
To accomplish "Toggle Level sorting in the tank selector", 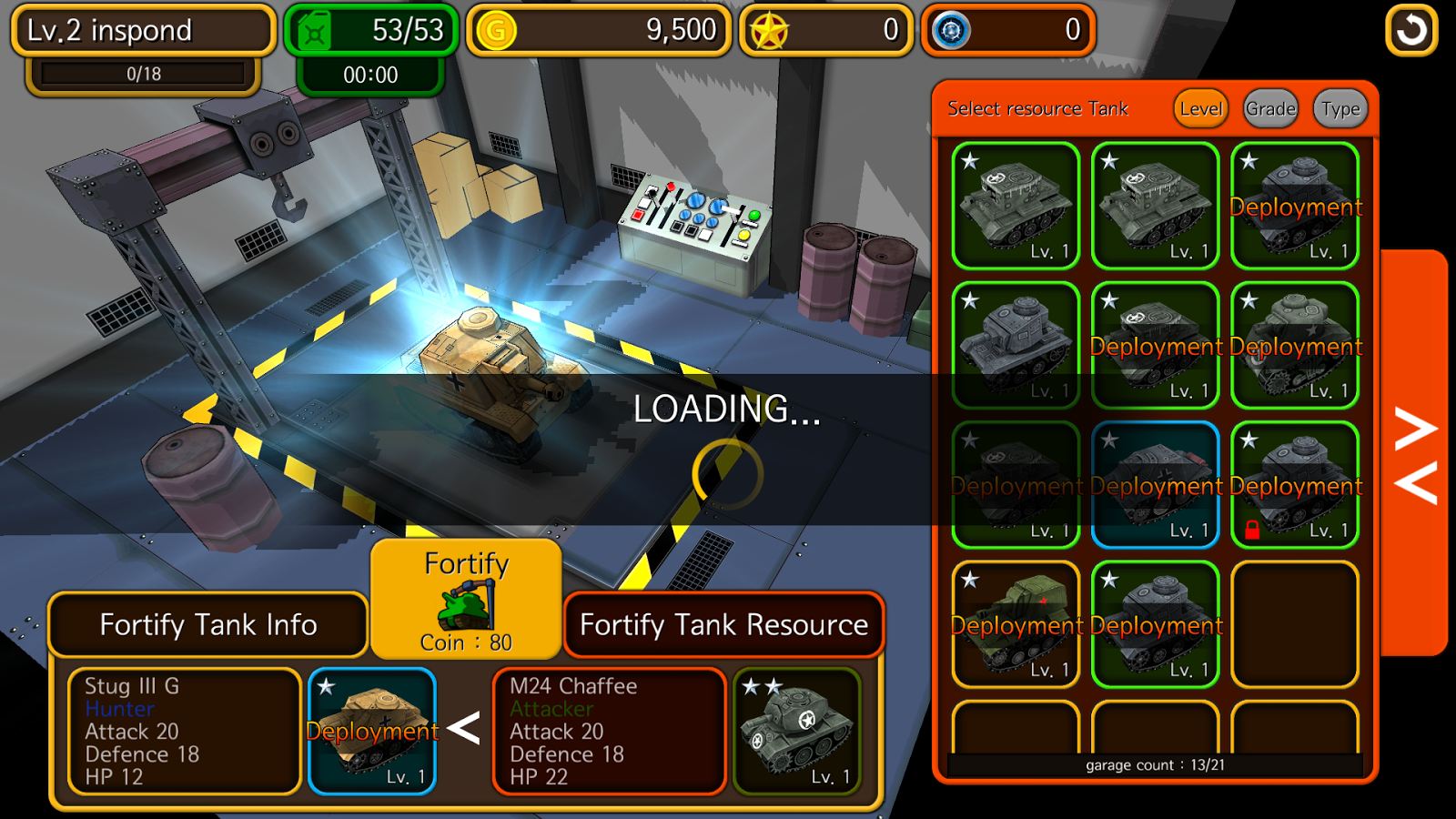I will click(x=1200, y=108).
